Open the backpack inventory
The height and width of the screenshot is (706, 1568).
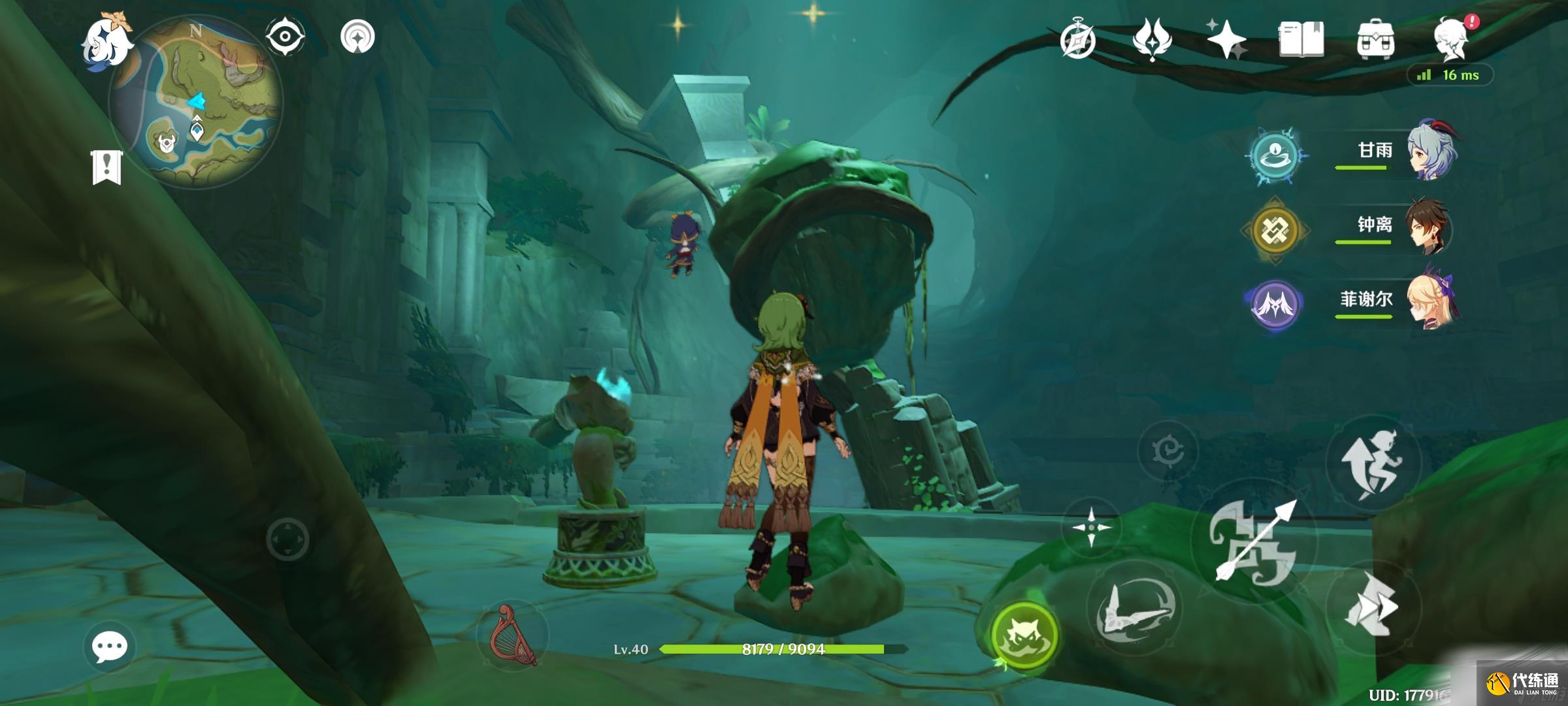coord(1375,40)
